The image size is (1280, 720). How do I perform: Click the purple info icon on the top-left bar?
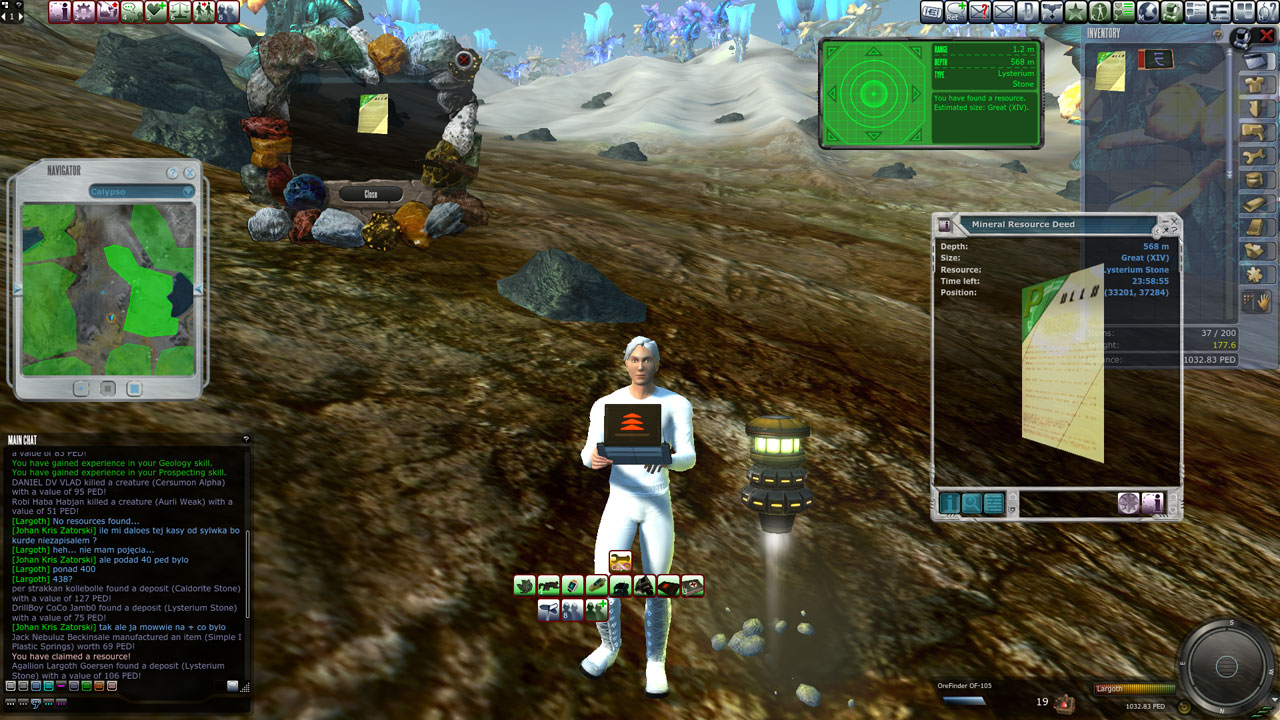pyautogui.click(x=60, y=12)
